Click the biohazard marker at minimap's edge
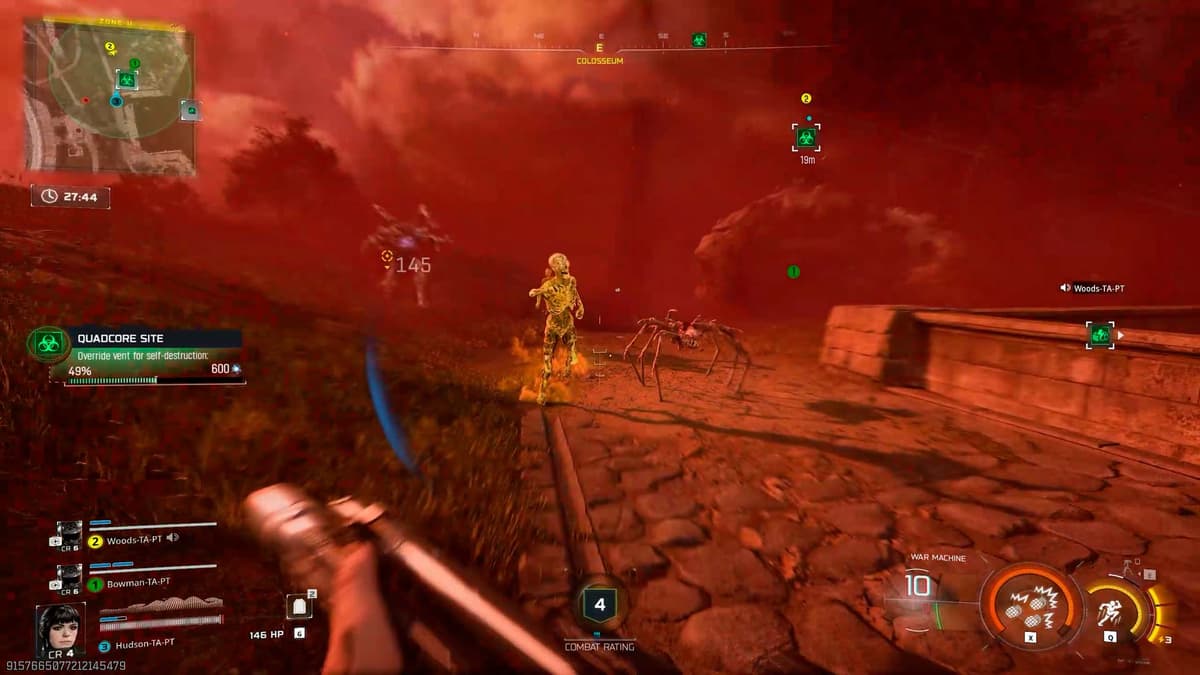Viewport: 1200px width, 675px height. point(190,110)
